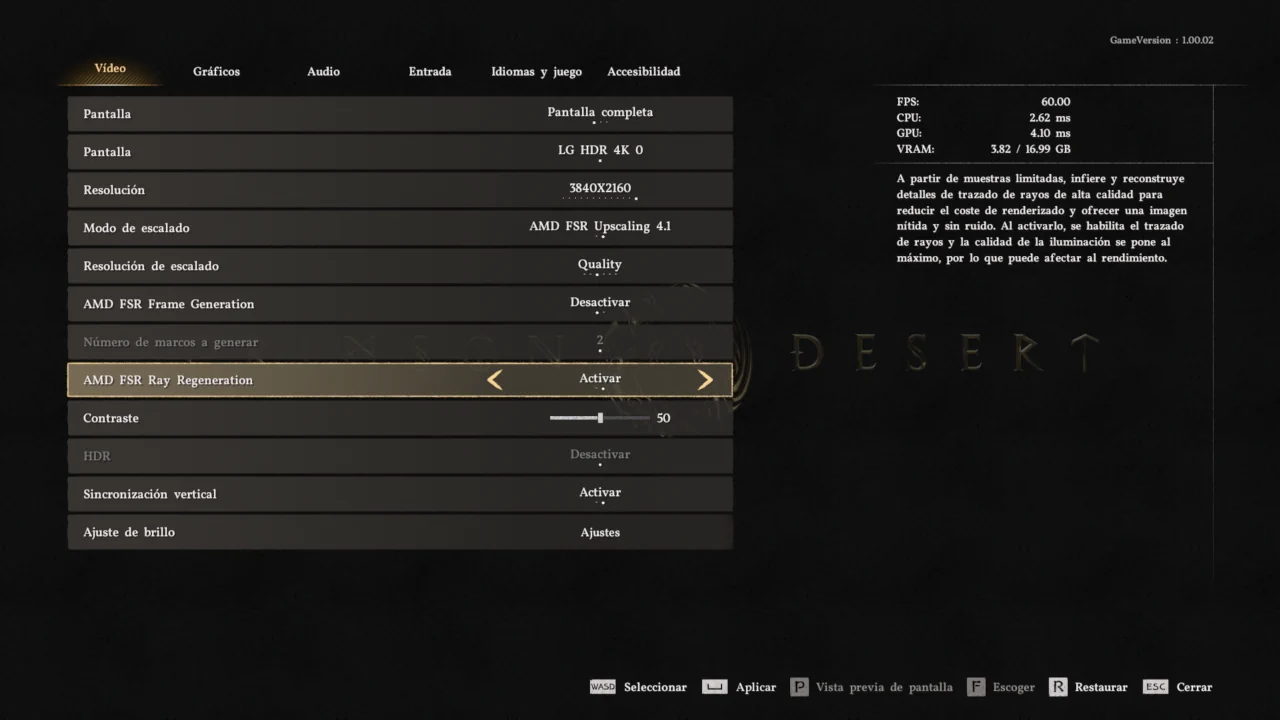Click the Enter Aplicar key icon

714,687
